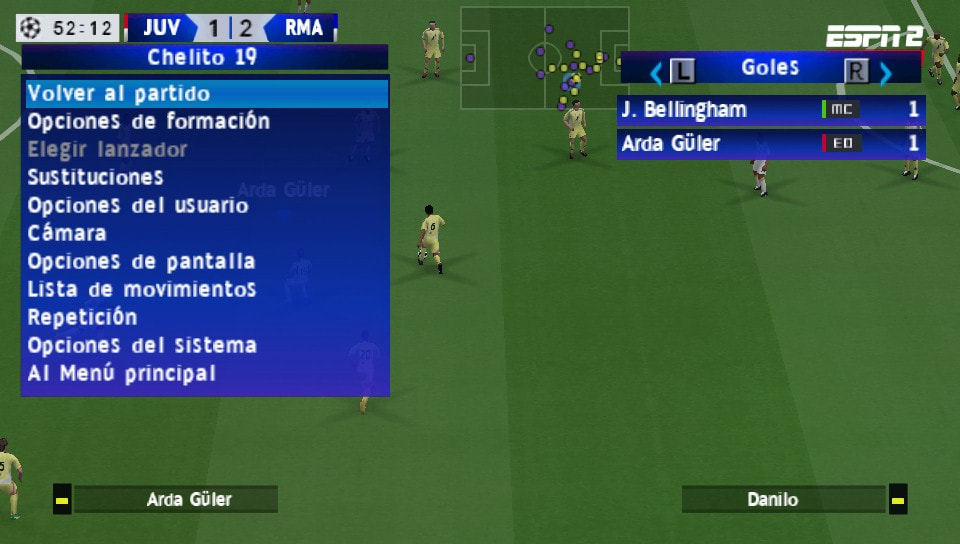The image size is (960, 544).
Task: Select Volver al partido
Action: click(x=205, y=94)
